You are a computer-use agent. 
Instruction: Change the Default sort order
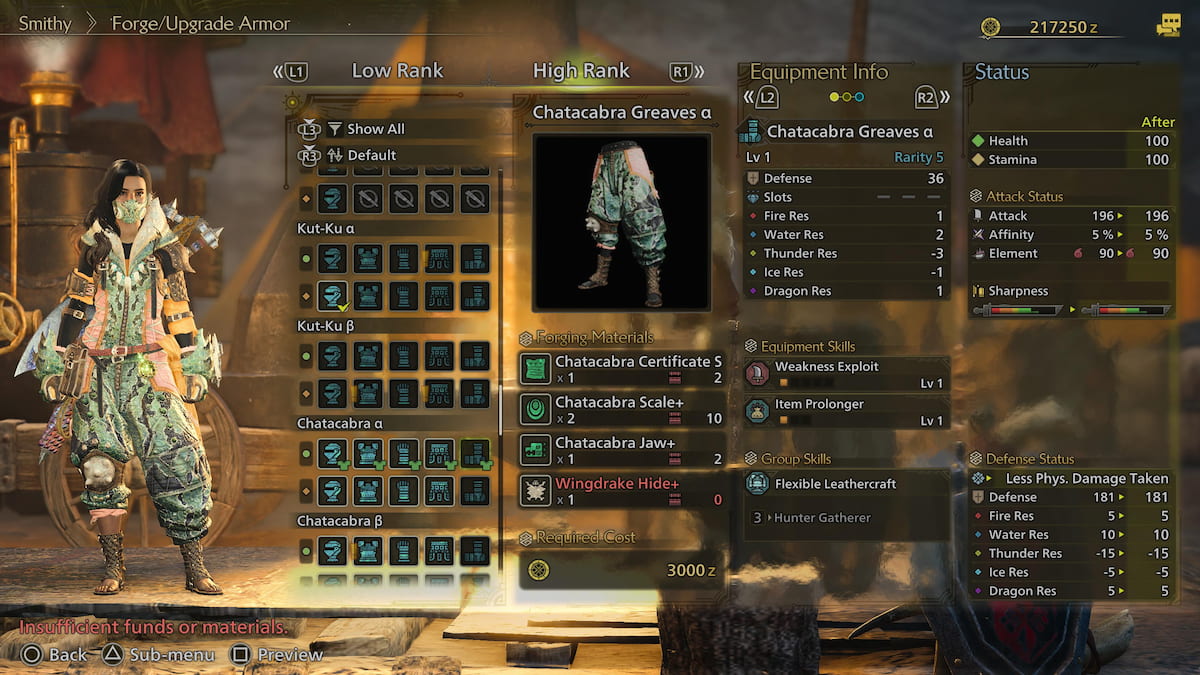[x=371, y=155]
